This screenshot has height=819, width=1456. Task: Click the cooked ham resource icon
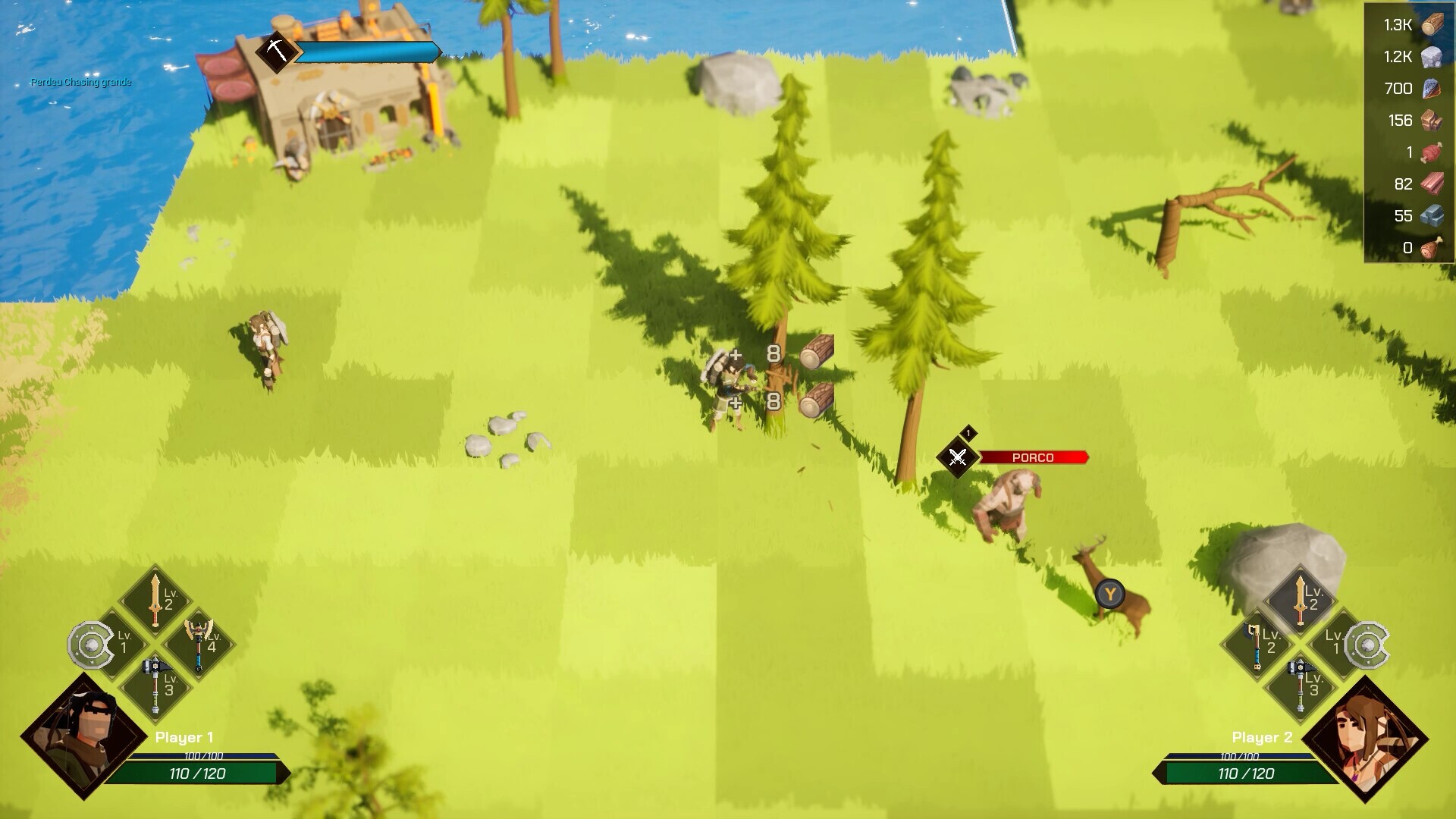[x=1432, y=248]
